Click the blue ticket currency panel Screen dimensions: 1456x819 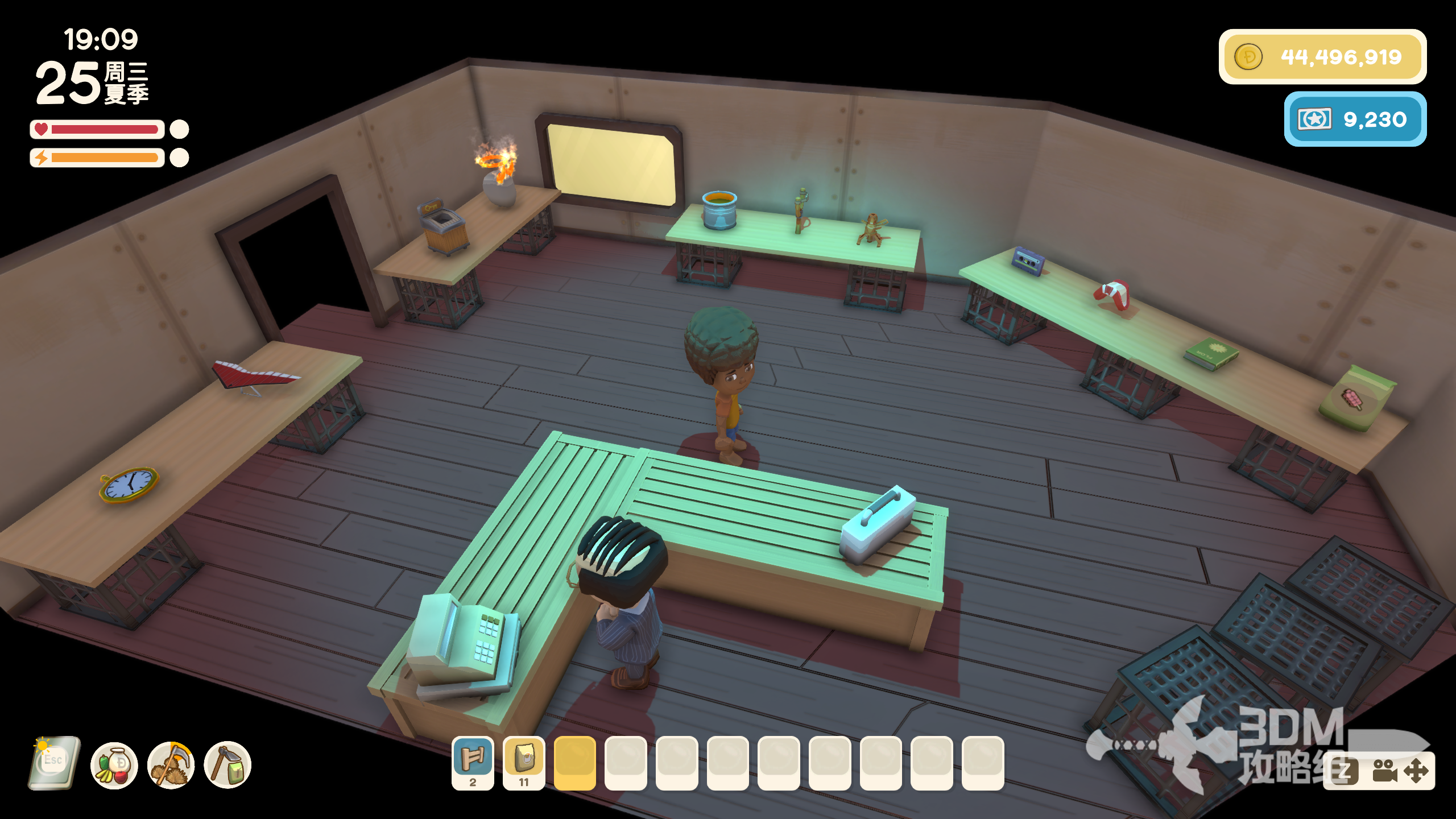click(x=1355, y=119)
